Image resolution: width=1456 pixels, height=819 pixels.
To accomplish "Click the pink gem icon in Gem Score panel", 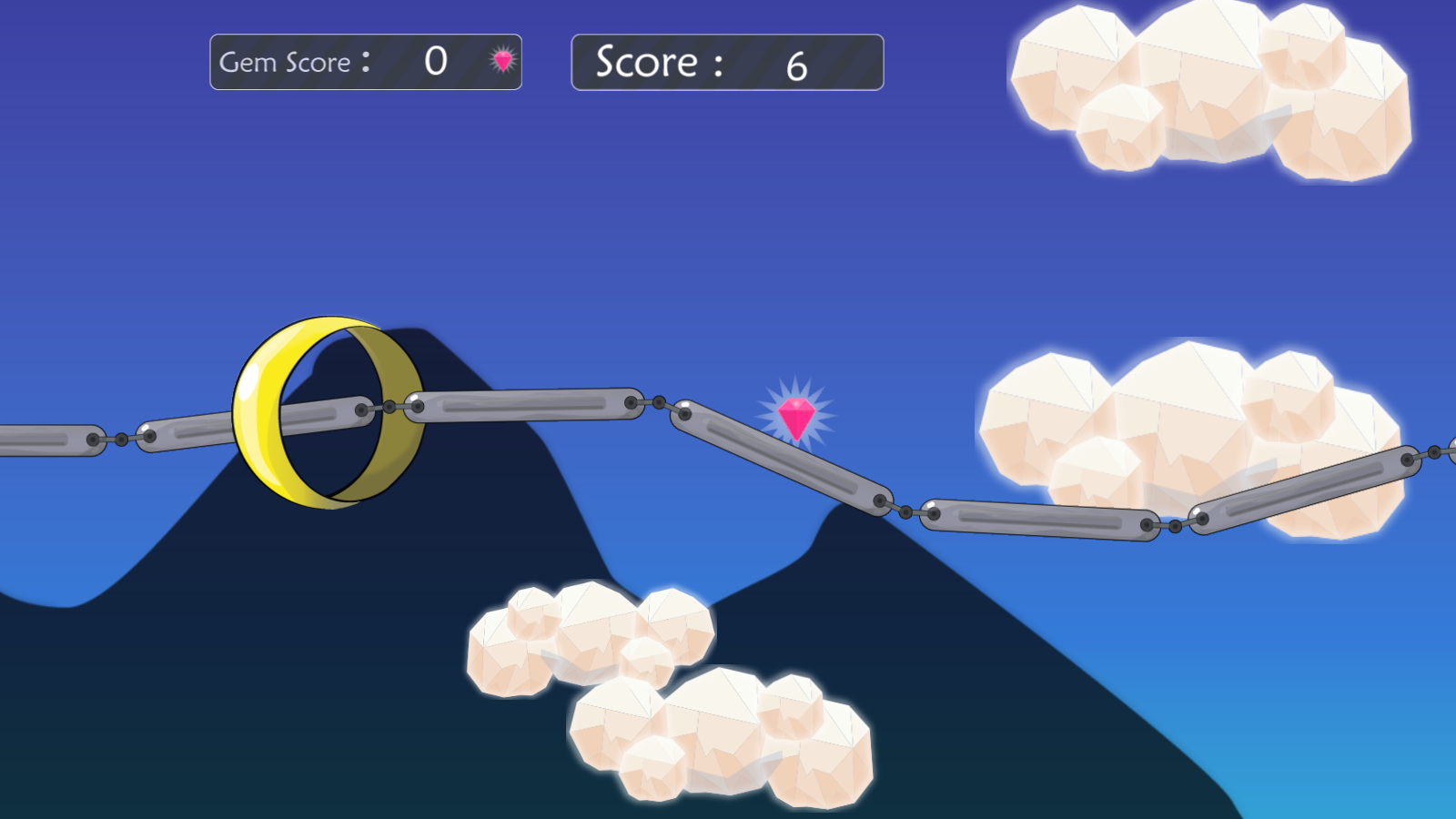I will 503,62.
